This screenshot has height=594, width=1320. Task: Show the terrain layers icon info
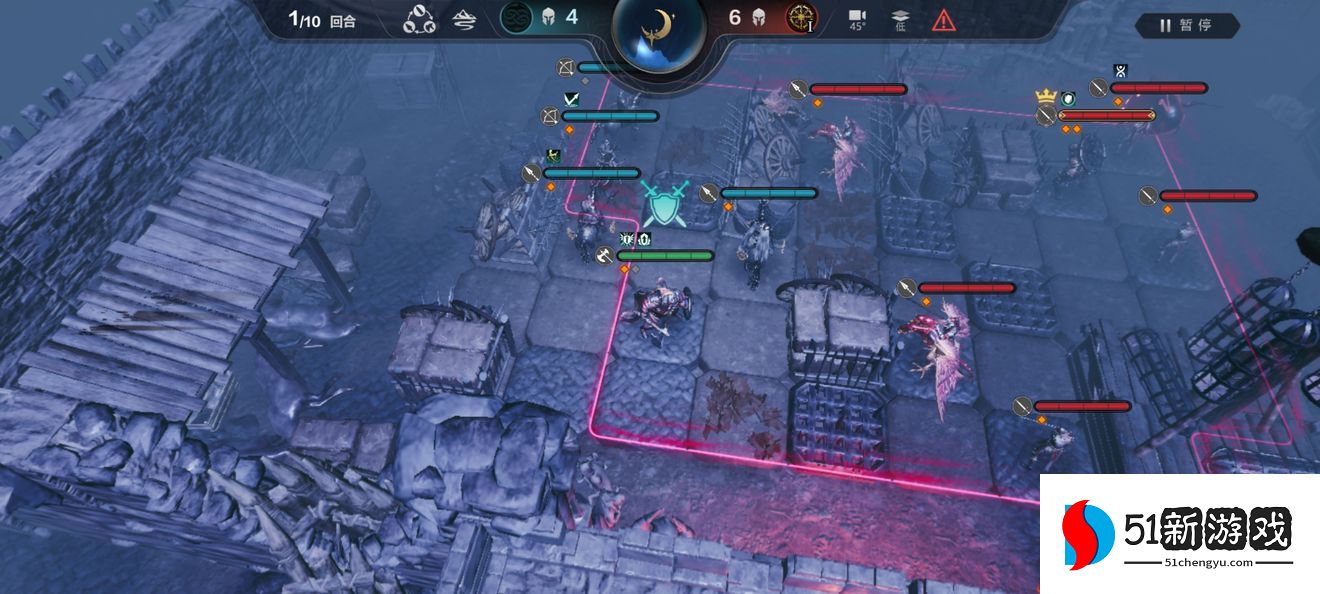pos(464,19)
